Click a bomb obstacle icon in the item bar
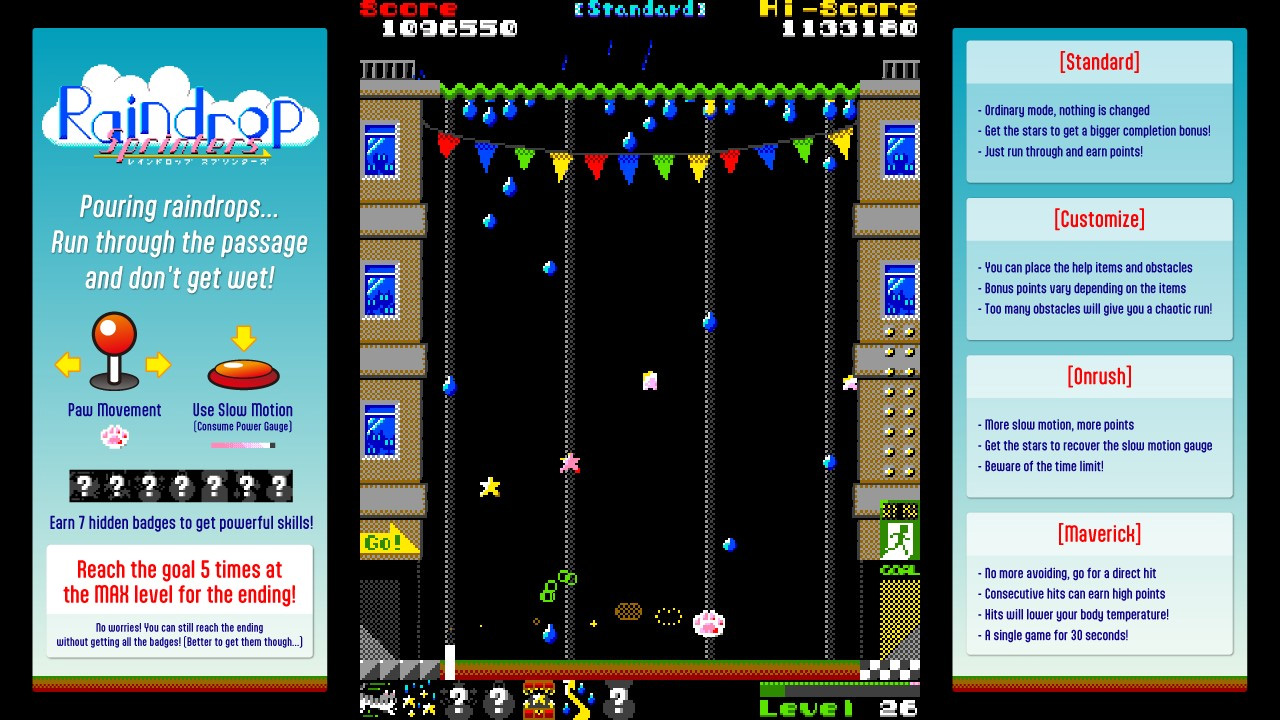 pyautogui.click(x=460, y=701)
